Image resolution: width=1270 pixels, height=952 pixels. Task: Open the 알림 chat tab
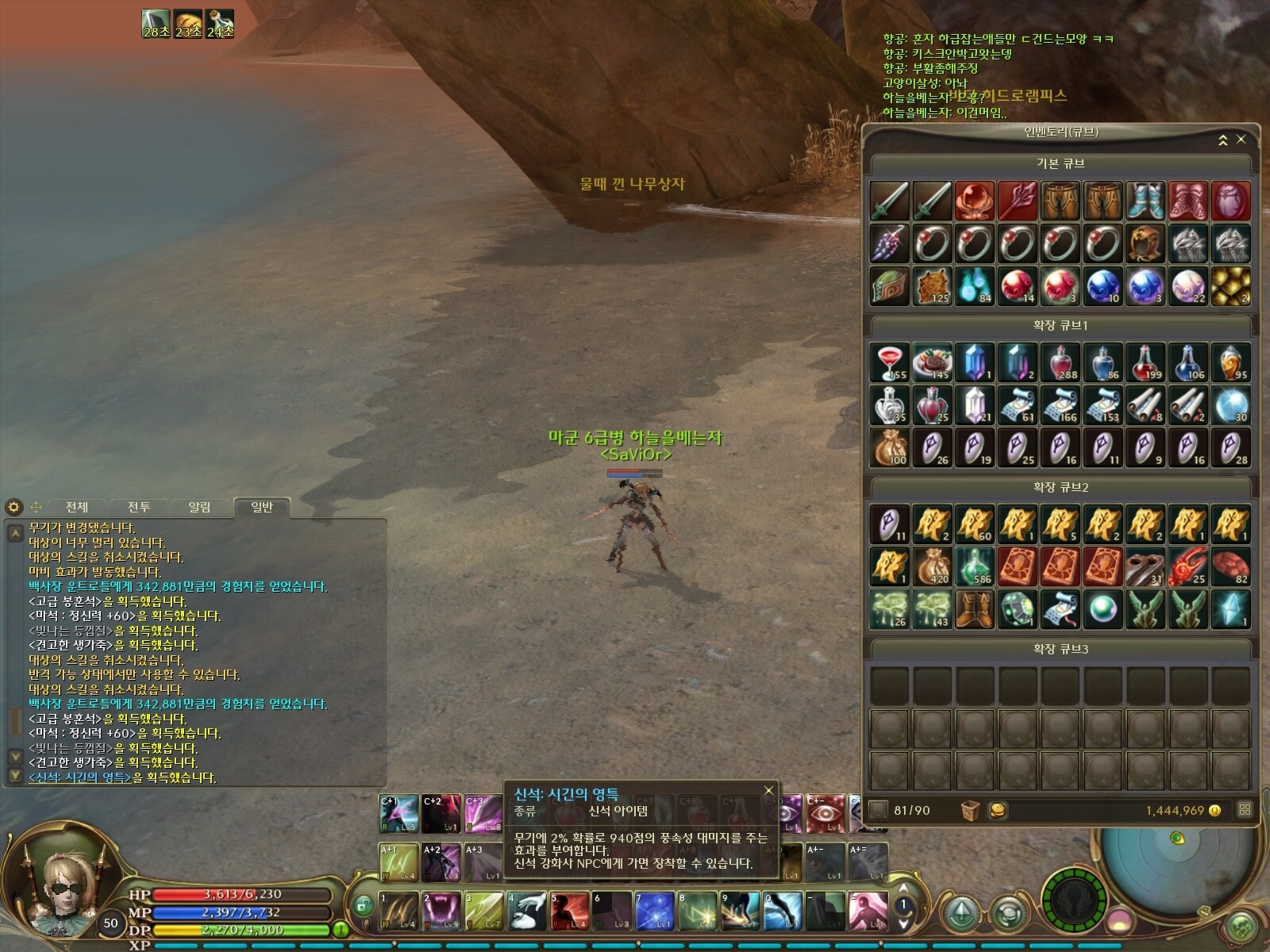tap(199, 507)
